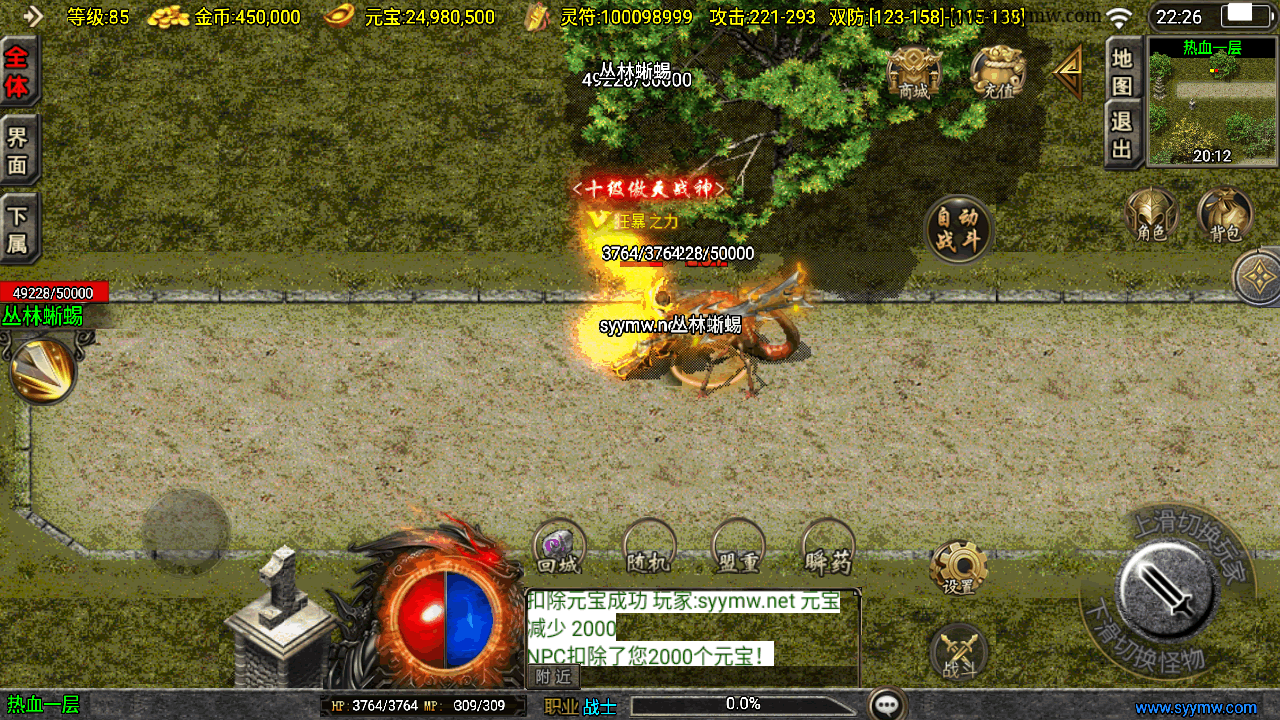The image size is (1280, 720).
Task: Open the 附近 nearby chat tab
Action: pos(553,677)
